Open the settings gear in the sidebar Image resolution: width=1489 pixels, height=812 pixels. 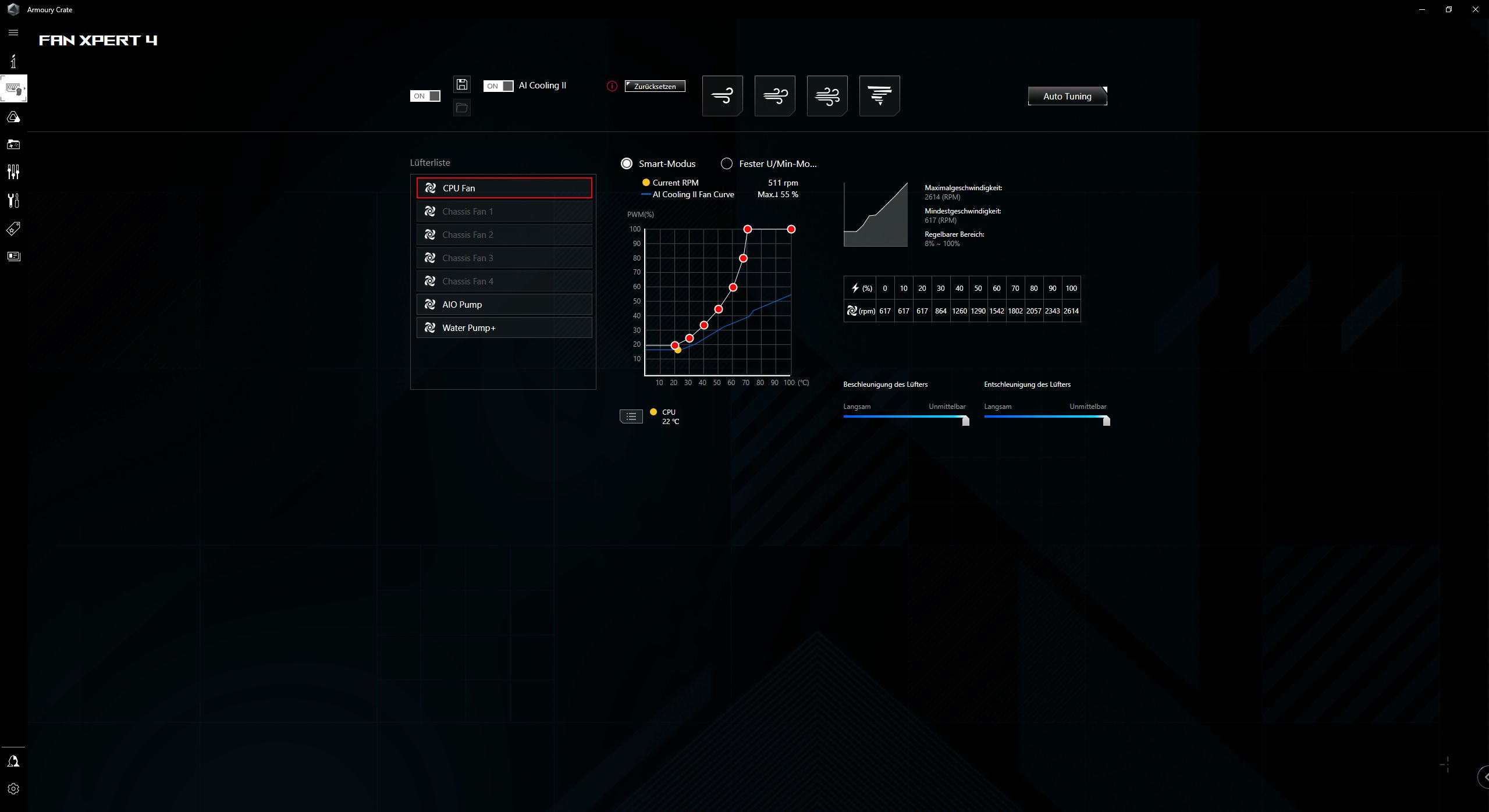(x=13, y=789)
